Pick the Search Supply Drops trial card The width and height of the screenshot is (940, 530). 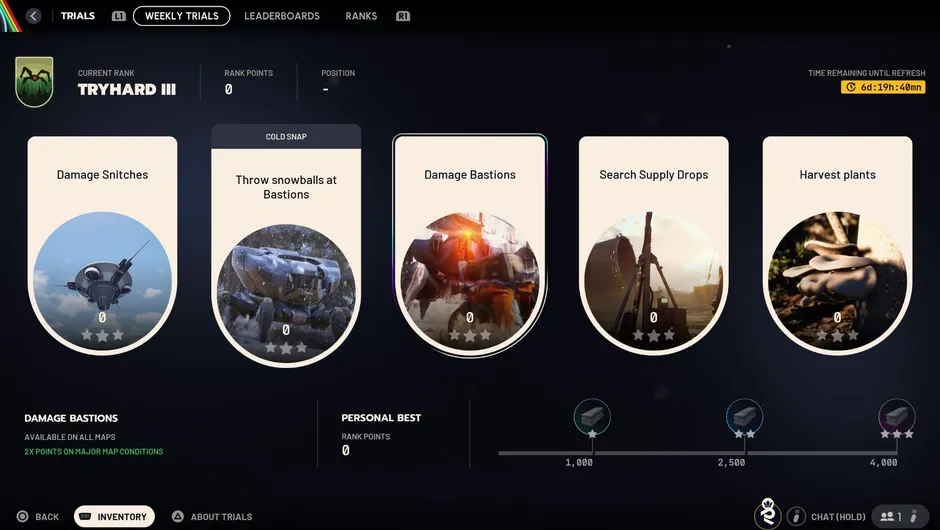coord(653,245)
